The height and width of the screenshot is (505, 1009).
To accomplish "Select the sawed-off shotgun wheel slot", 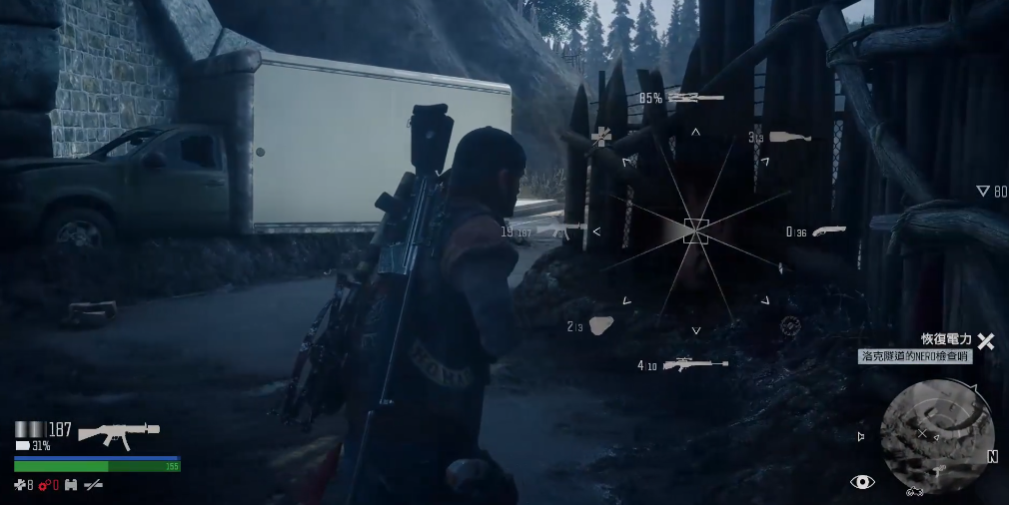I will [829, 231].
